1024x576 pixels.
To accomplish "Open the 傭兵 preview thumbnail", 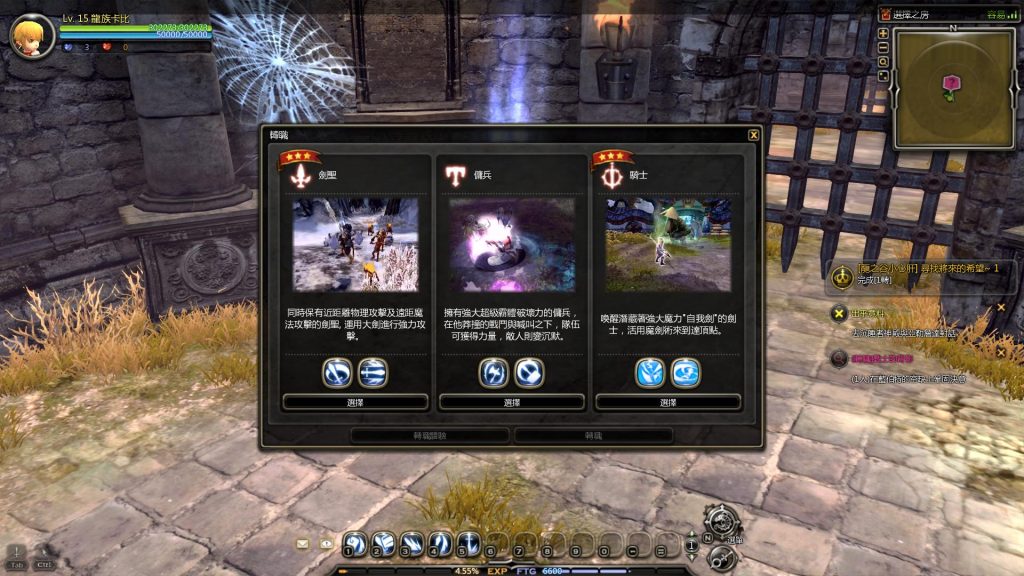I will 511,245.
